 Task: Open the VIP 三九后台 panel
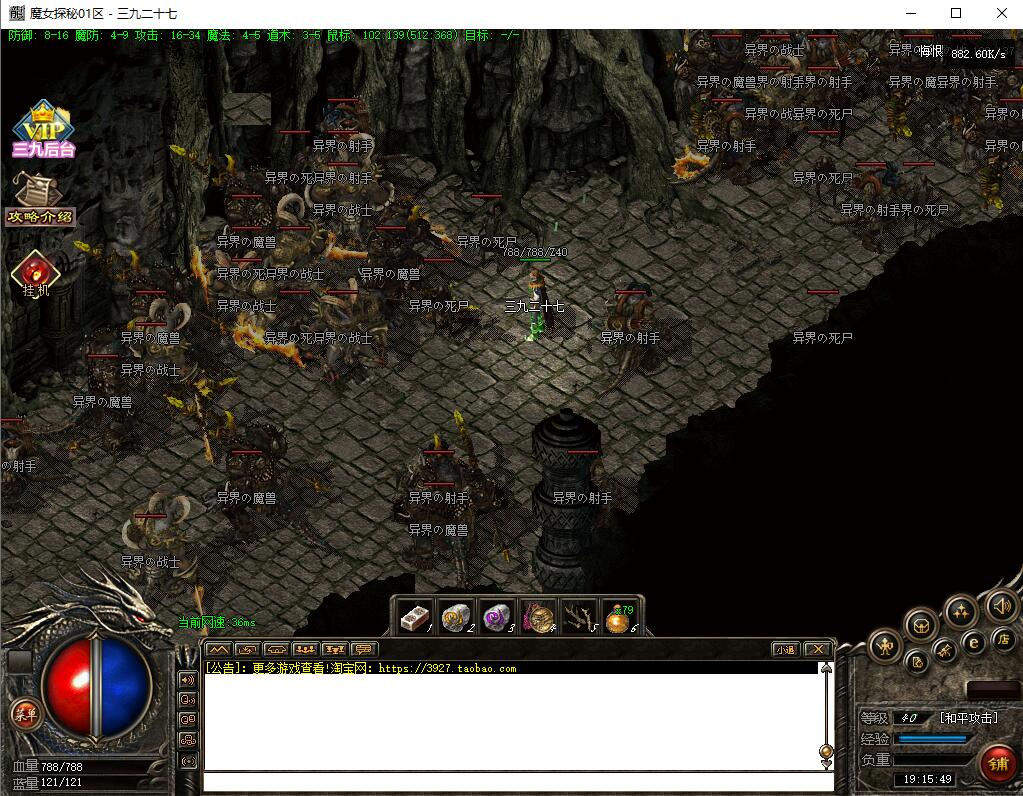pos(43,130)
